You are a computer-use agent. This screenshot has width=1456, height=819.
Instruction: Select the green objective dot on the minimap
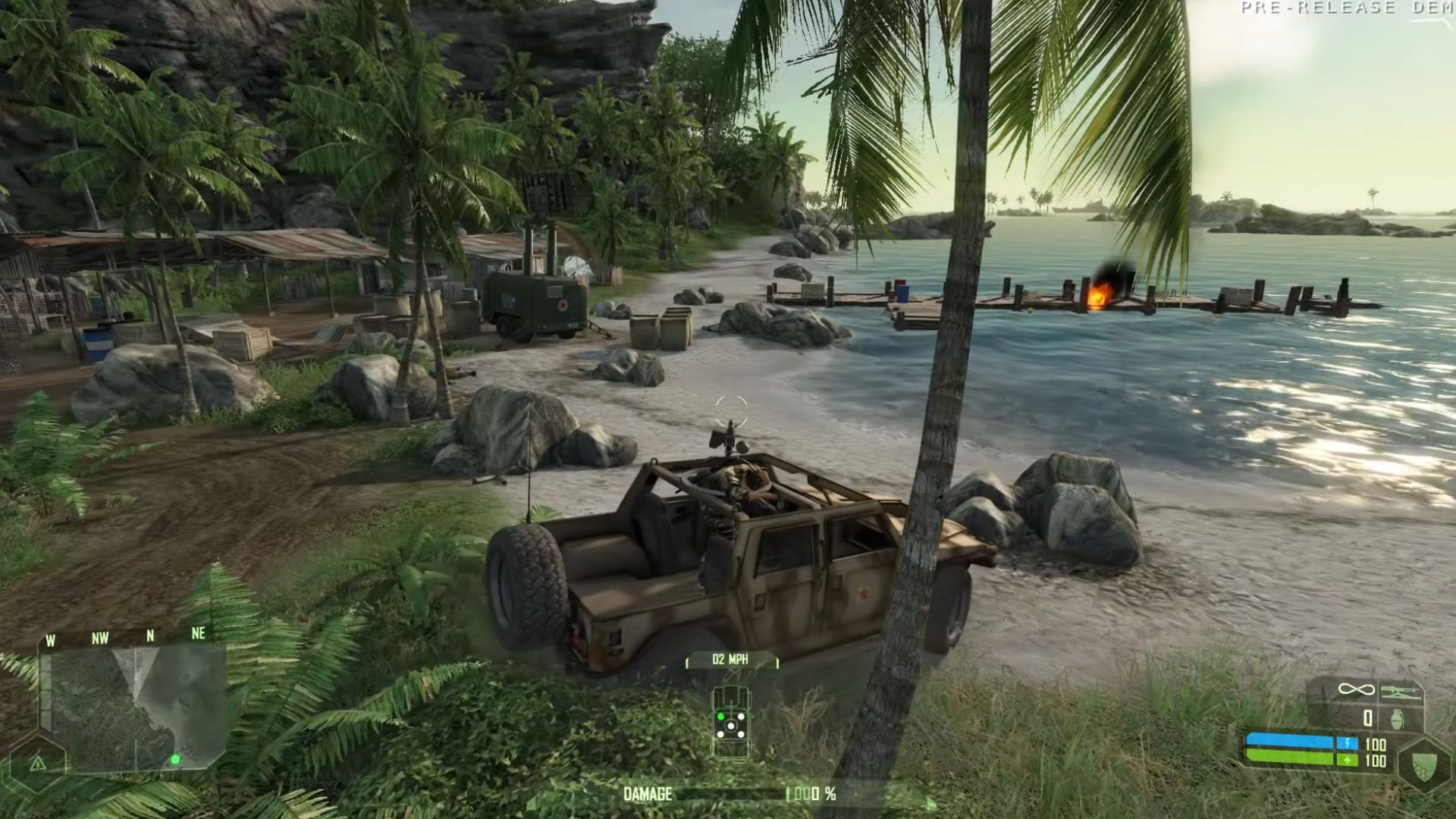pos(175,758)
